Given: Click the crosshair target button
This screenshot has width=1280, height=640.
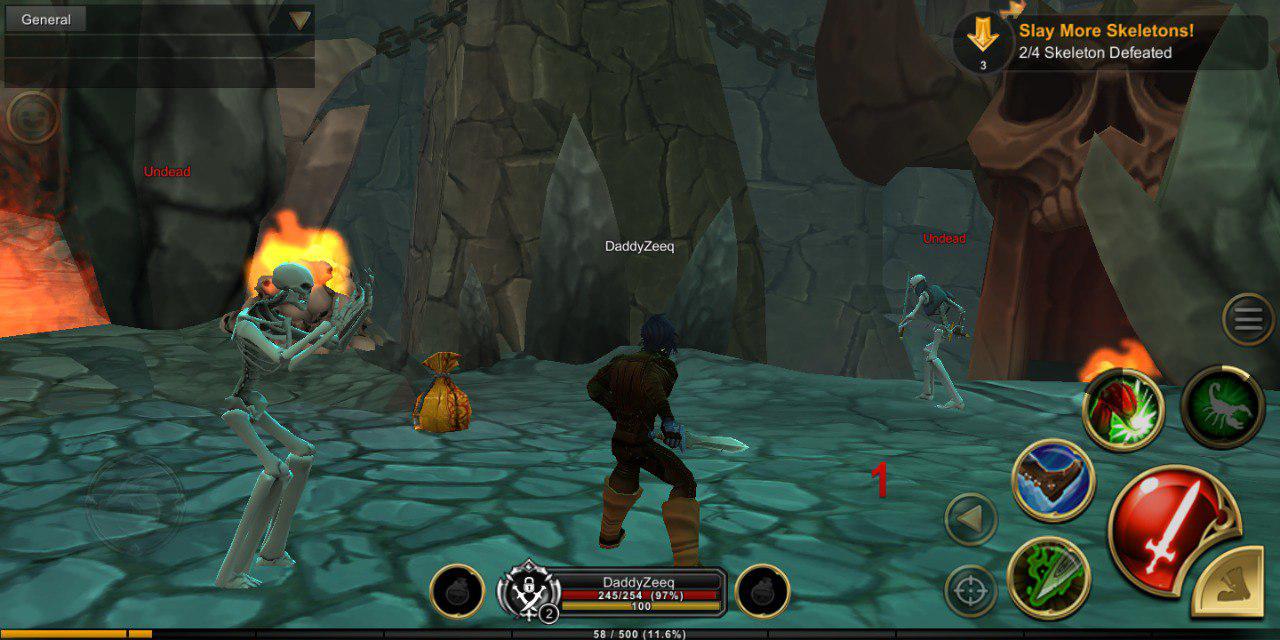Looking at the screenshot, I should tap(971, 591).
